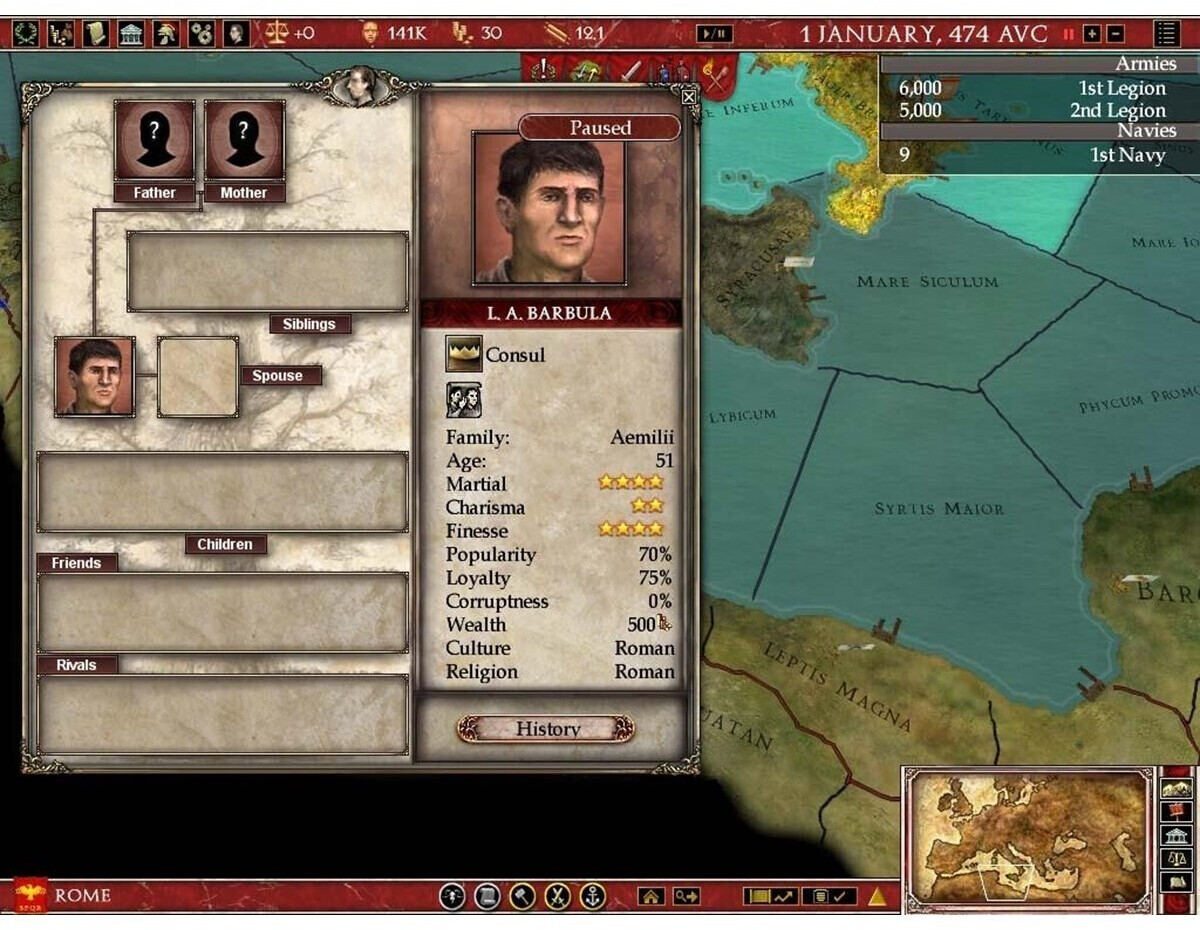1200x930 pixels.
Task: View the unknown Mother portrait
Action: coord(244,140)
